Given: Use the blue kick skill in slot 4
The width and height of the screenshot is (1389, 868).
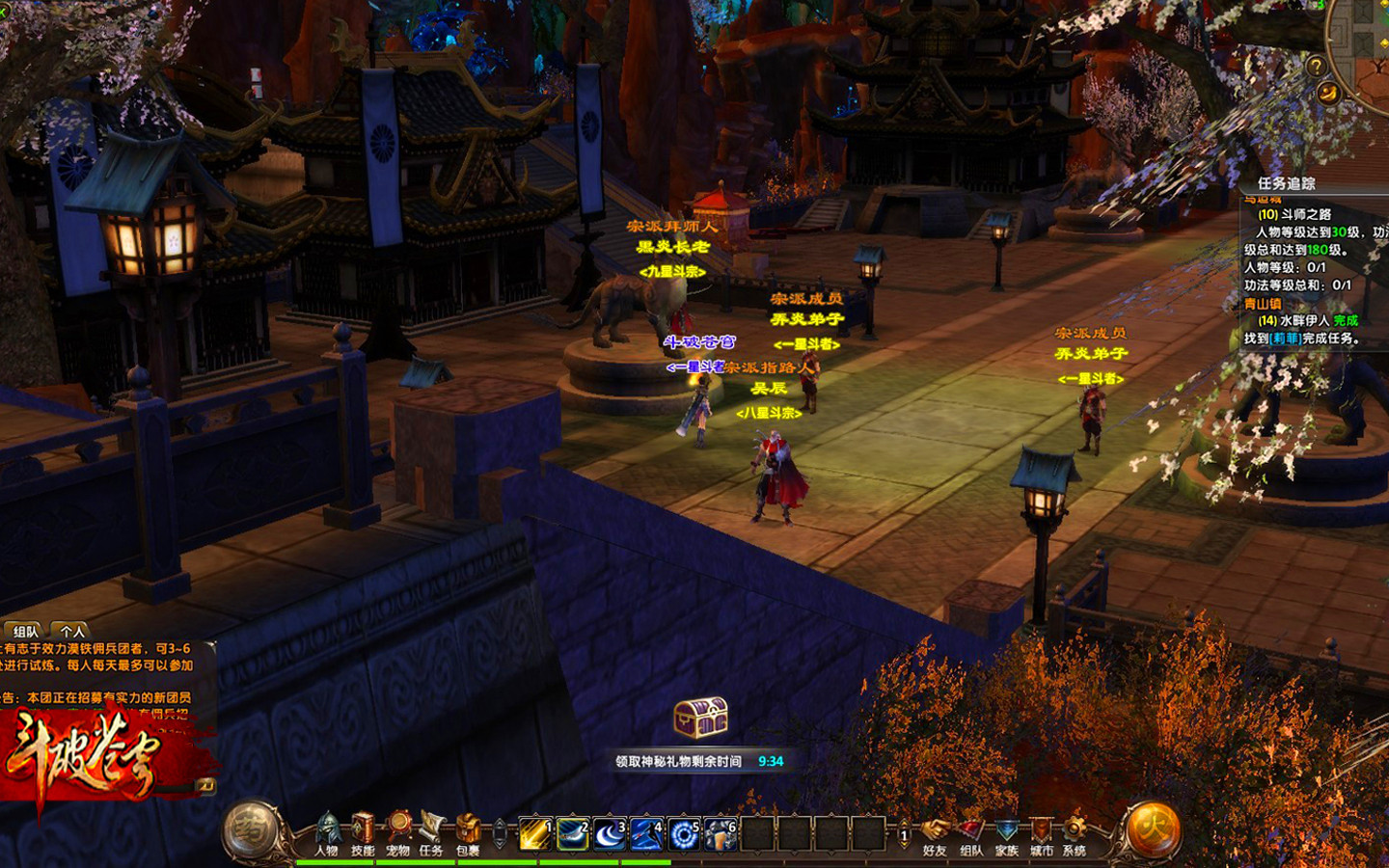Looking at the screenshot, I should pyautogui.click(x=646, y=833).
